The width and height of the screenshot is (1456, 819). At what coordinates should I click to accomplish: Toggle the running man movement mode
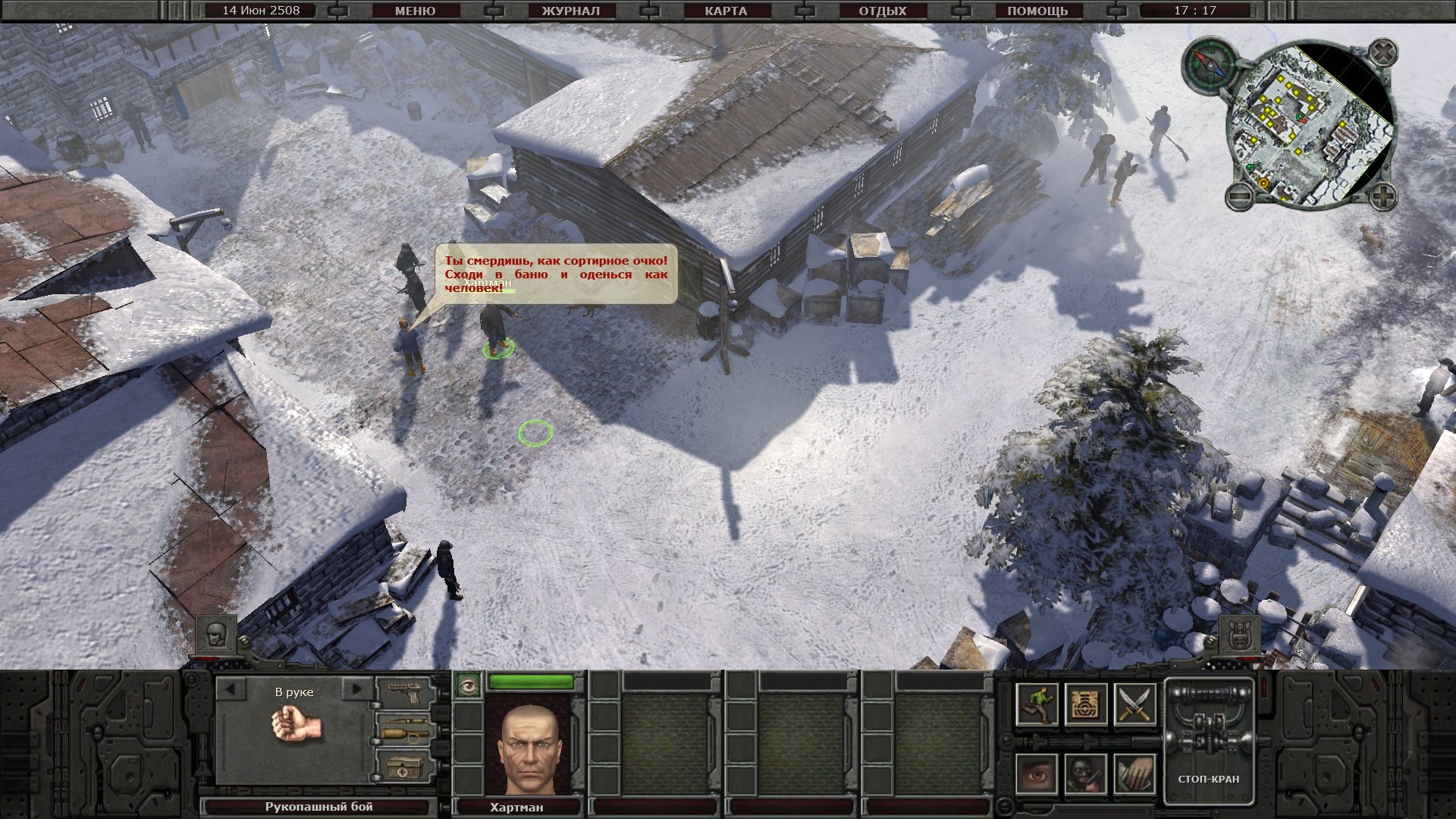click(1037, 704)
